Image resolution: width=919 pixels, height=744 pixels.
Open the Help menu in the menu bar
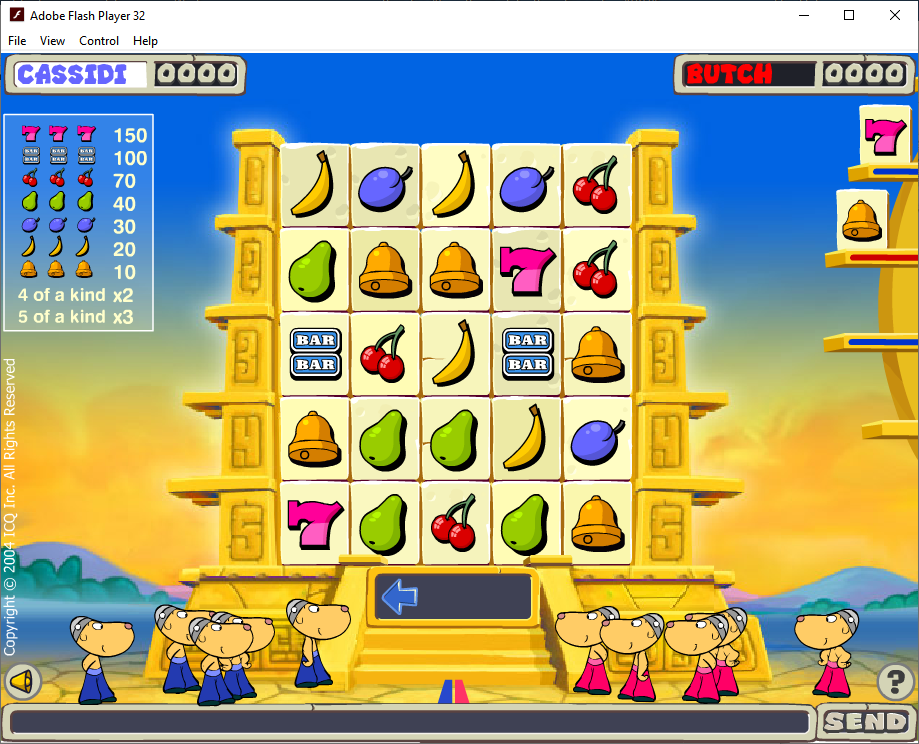coord(146,41)
